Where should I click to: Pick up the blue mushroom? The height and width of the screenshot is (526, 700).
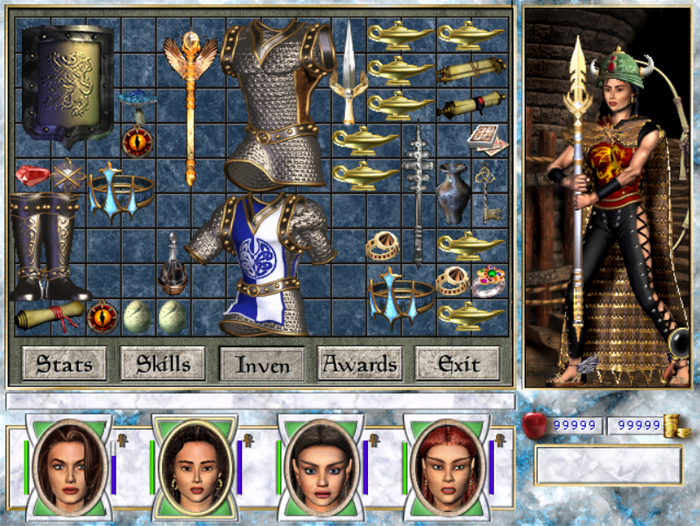135,102
